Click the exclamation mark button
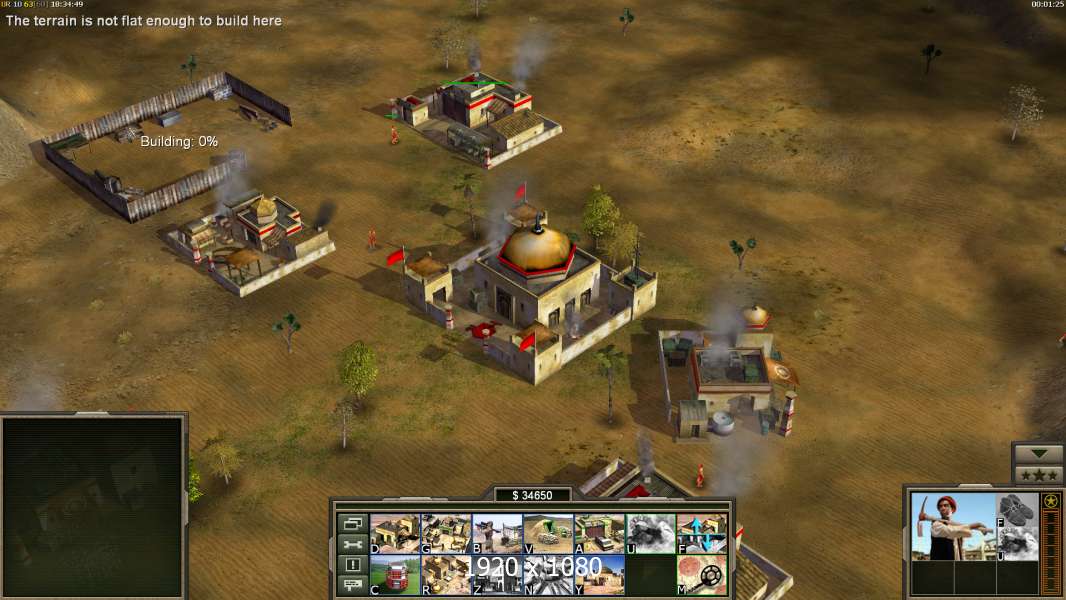This screenshot has height=600, width=1066. [352, 565]
